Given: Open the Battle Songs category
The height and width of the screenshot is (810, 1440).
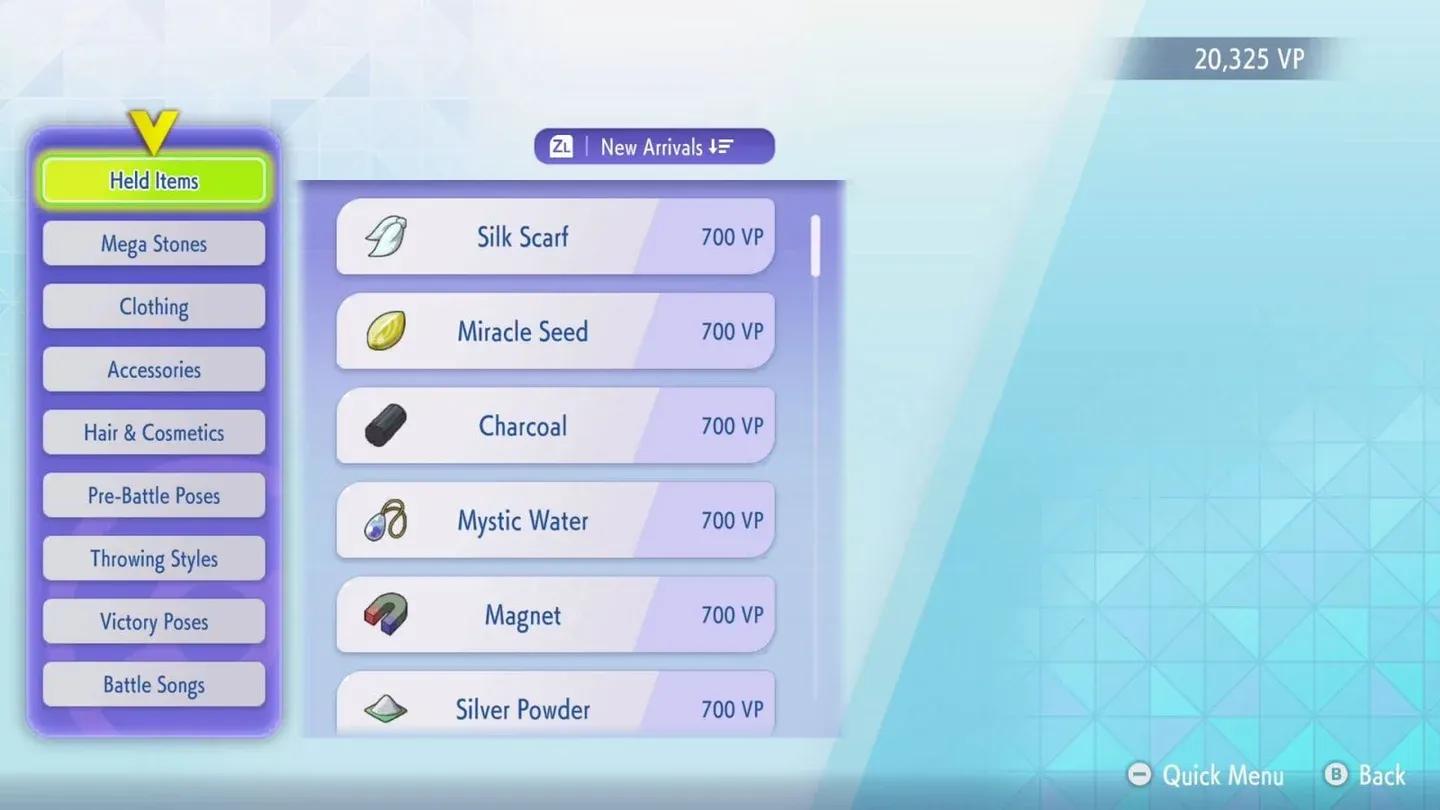Looking at the screenshot, I should point(153,684).
